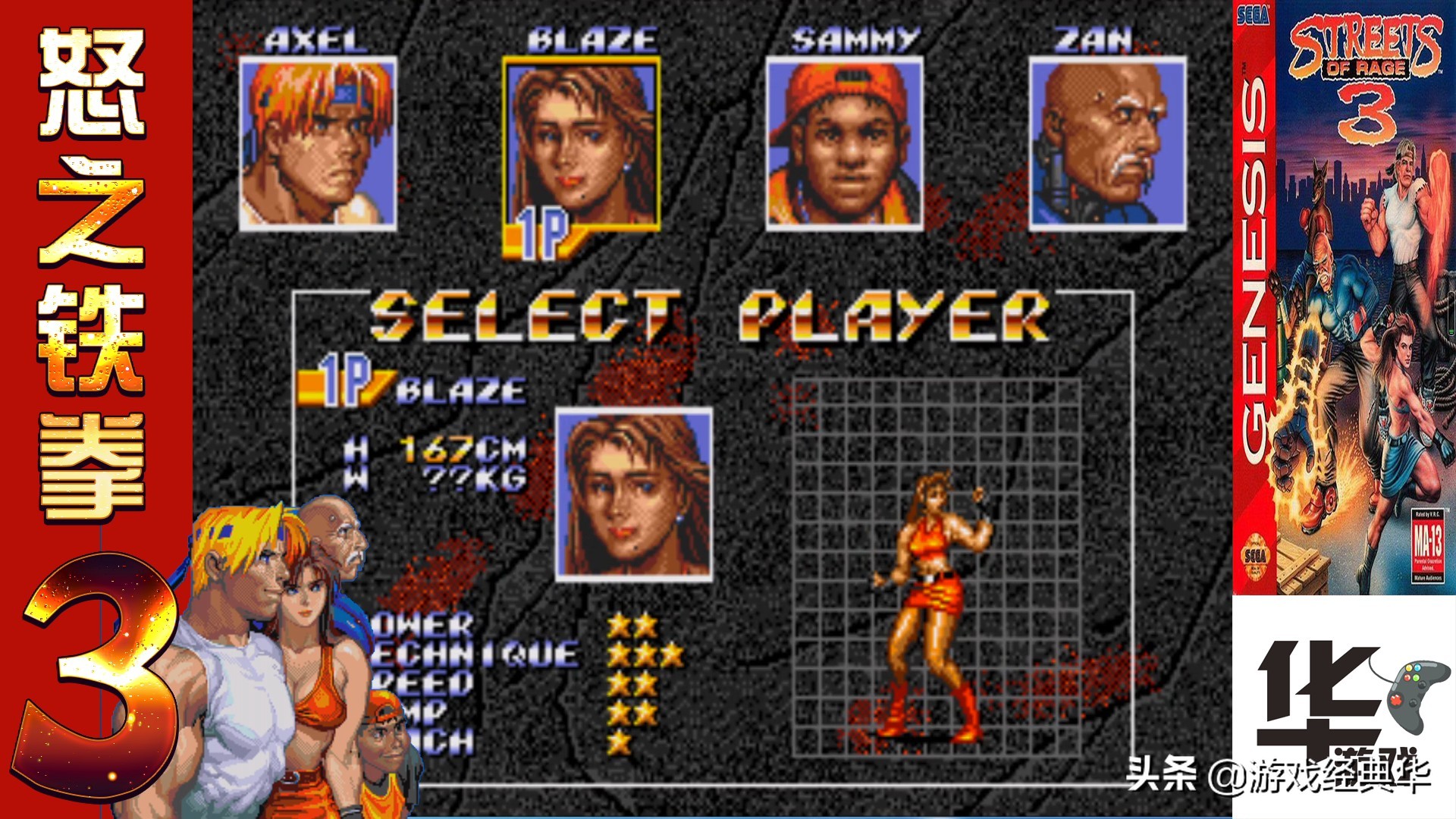
Task: Select Axel's character portrait
Action: pyautogui.click(x=318, y=143)
